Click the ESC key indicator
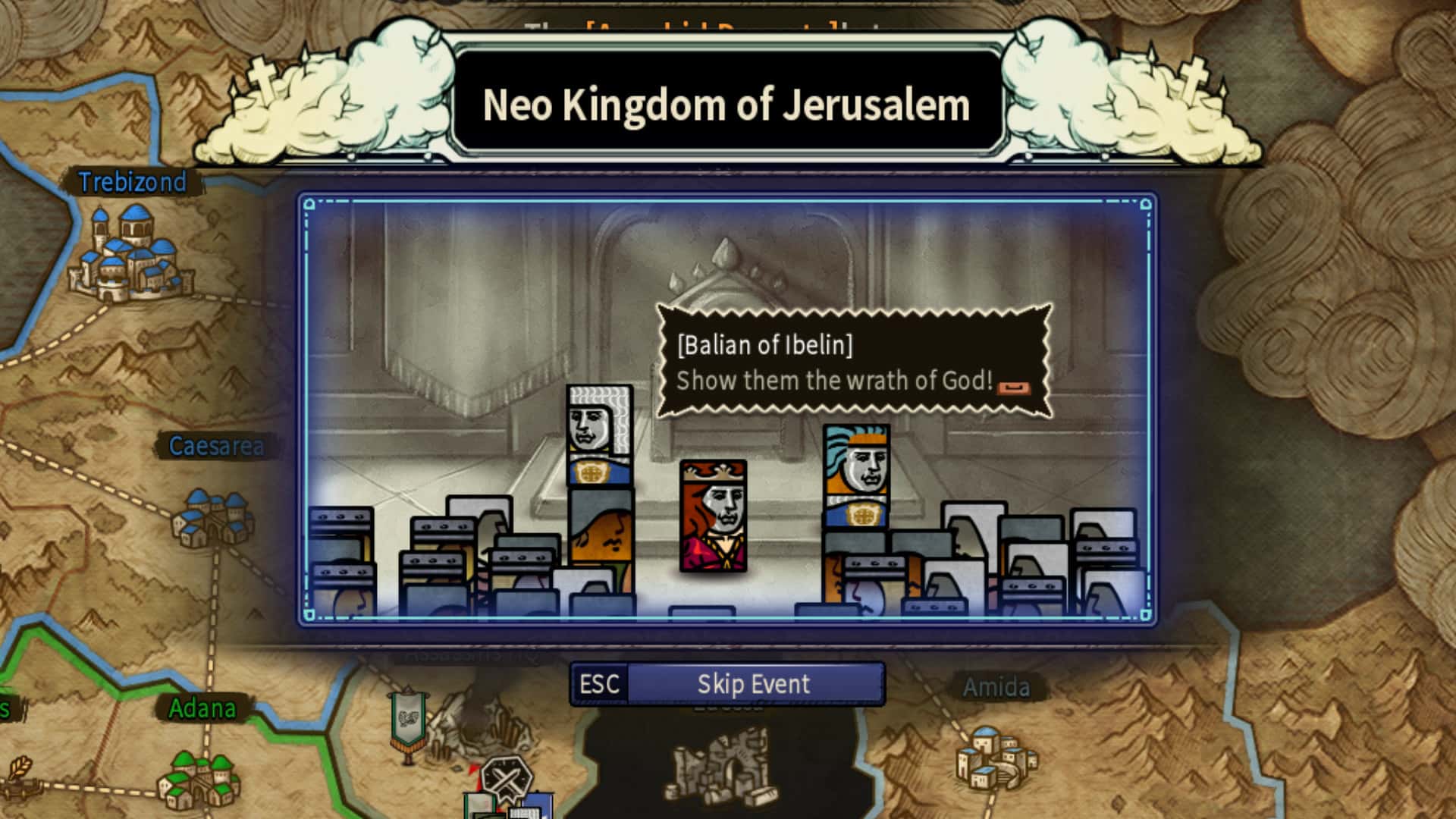The width and height of the screenshot is (1456, 819). click(x=601, y=683)
